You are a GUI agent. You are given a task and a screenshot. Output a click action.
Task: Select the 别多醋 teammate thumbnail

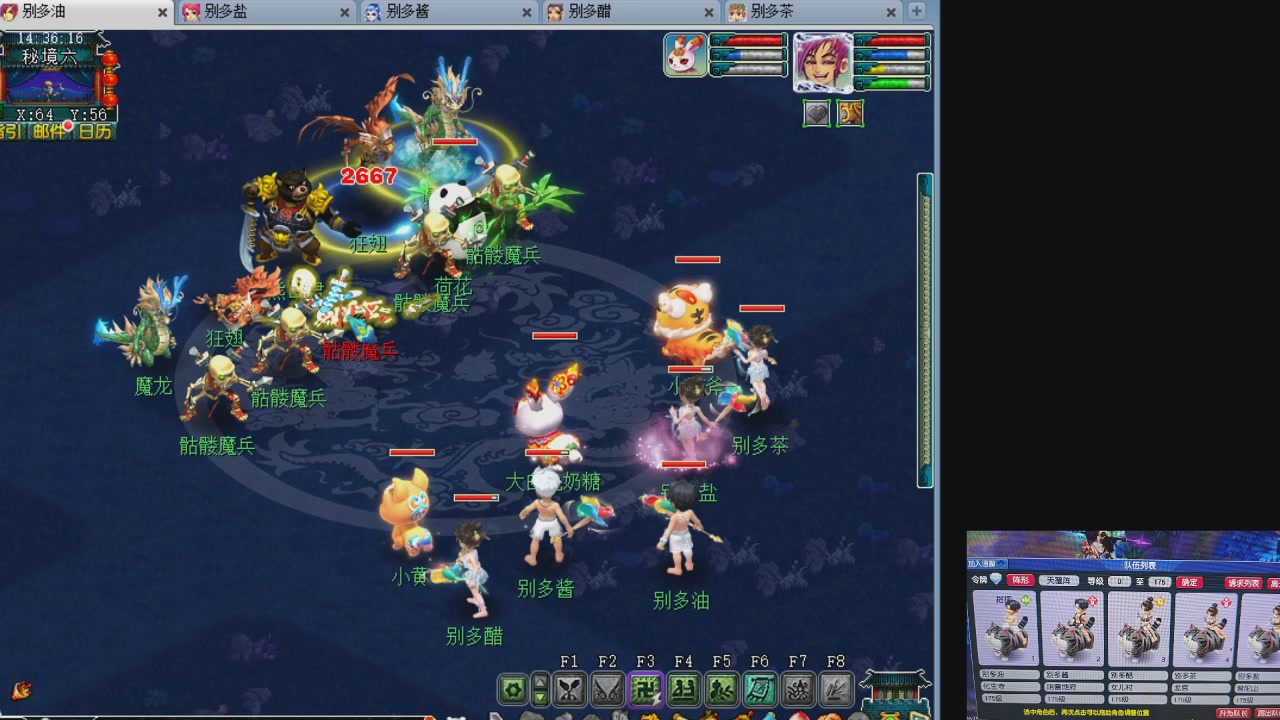click(x=1139, y=630)
